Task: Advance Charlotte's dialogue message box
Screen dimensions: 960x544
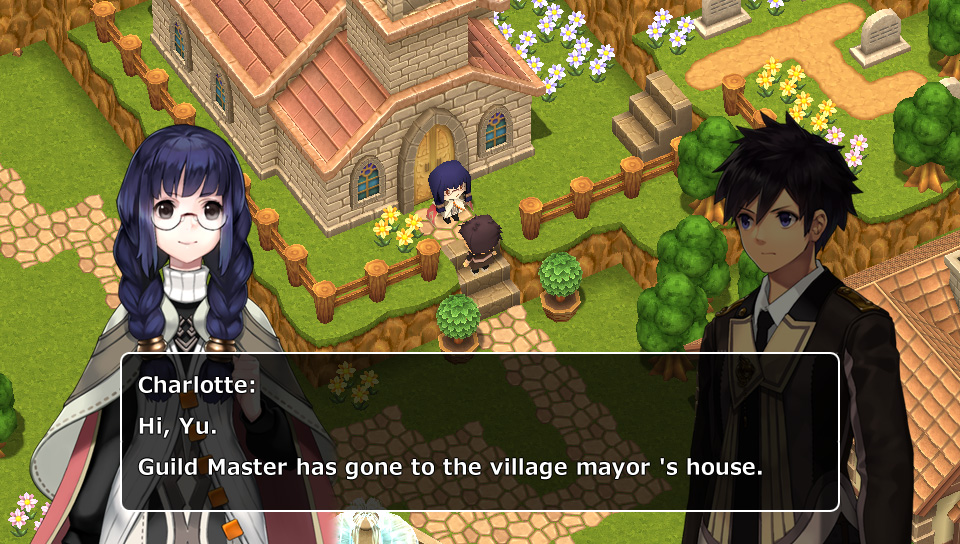Action: coord(480,432)
